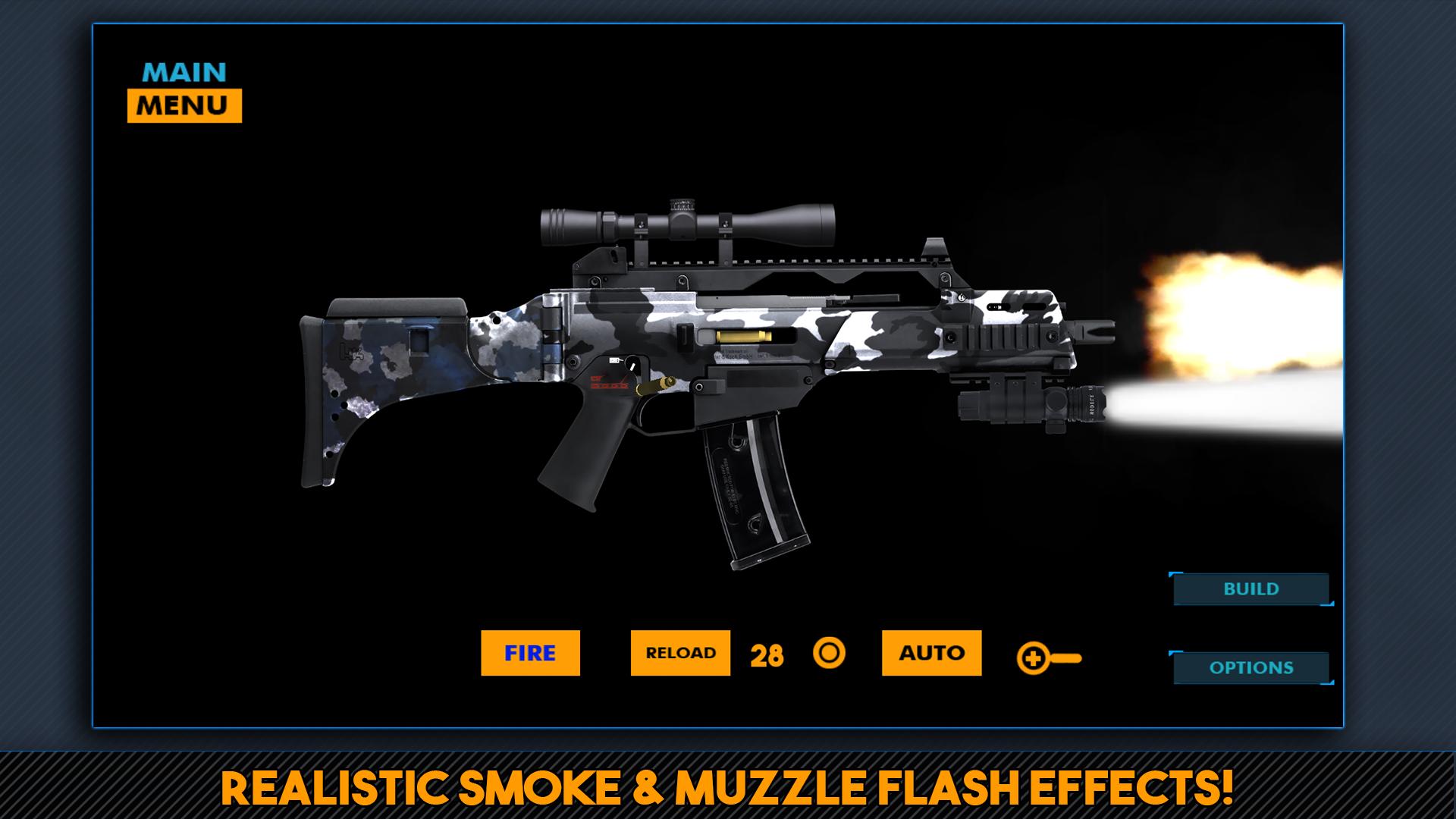Click the round chamber indicator icon beside ammo count
The height and width of the screenshot is (819, 1456).
pos(829,653)
